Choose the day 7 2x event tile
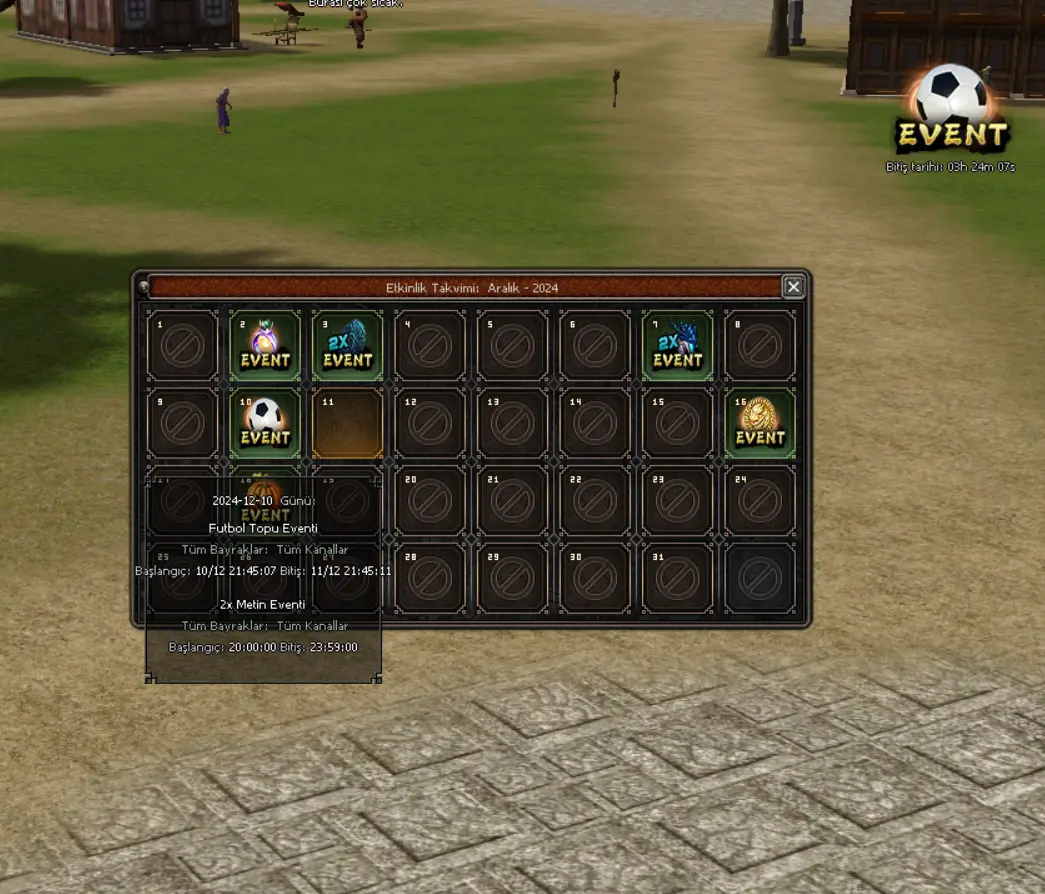1045x894 pixels. point(677,346)
